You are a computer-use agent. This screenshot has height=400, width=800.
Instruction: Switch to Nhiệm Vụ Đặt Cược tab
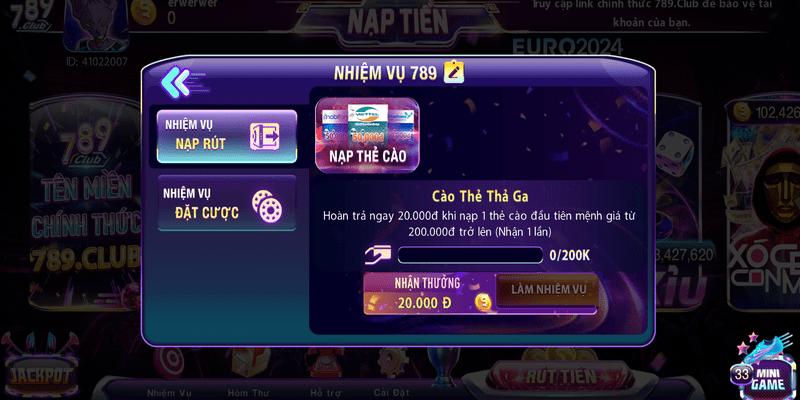pos(229,203)
